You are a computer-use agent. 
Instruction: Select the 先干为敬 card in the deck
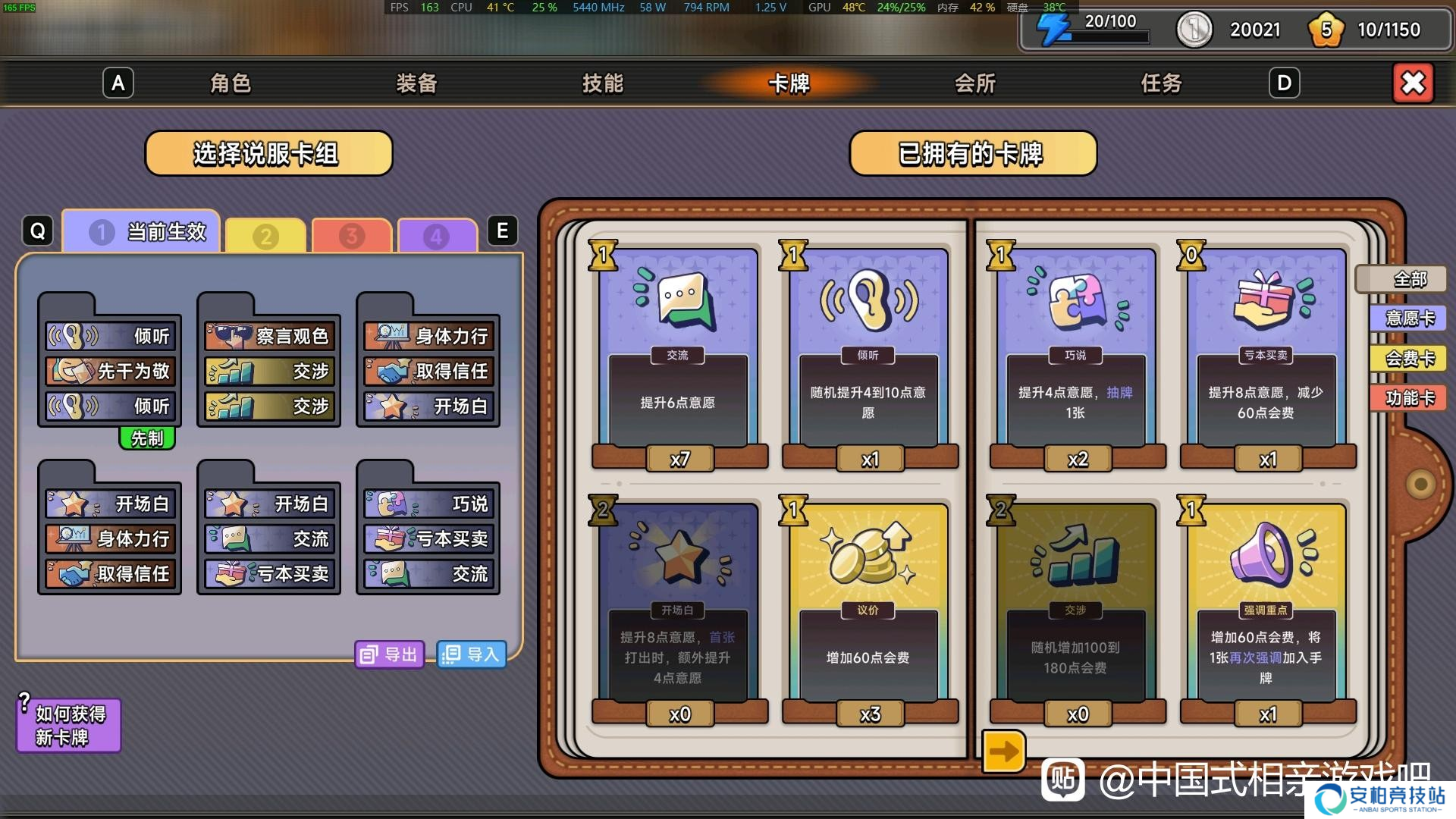(x=110, y=372)
